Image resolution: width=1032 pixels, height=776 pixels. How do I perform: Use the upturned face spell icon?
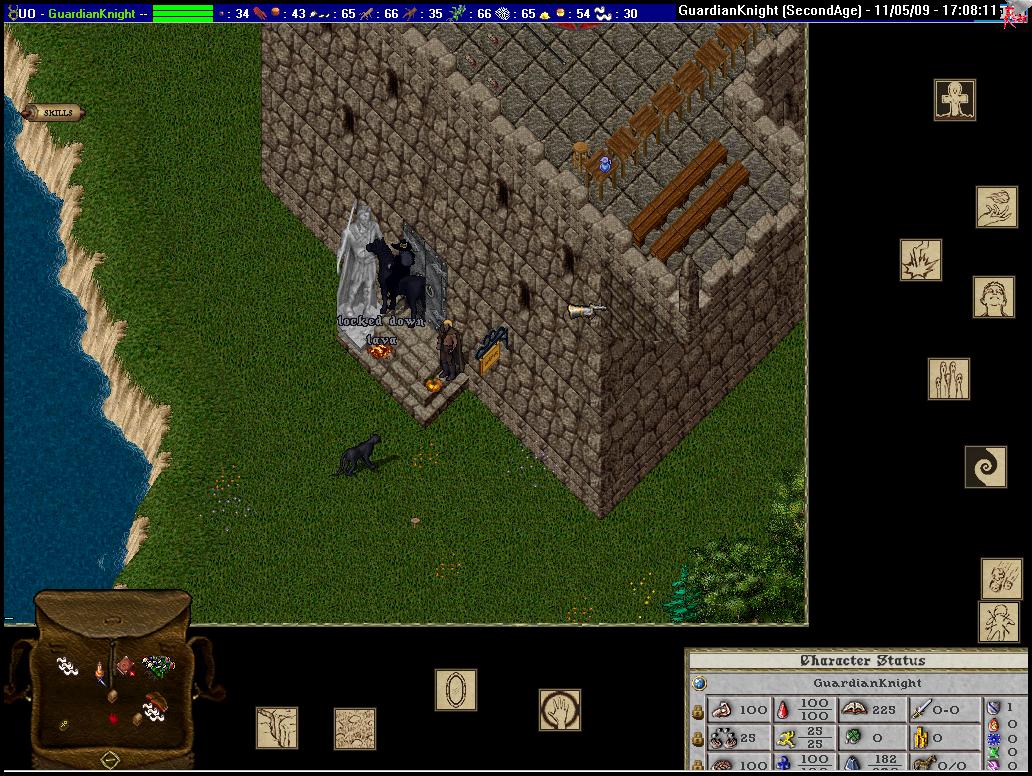(x=993, y=297)
